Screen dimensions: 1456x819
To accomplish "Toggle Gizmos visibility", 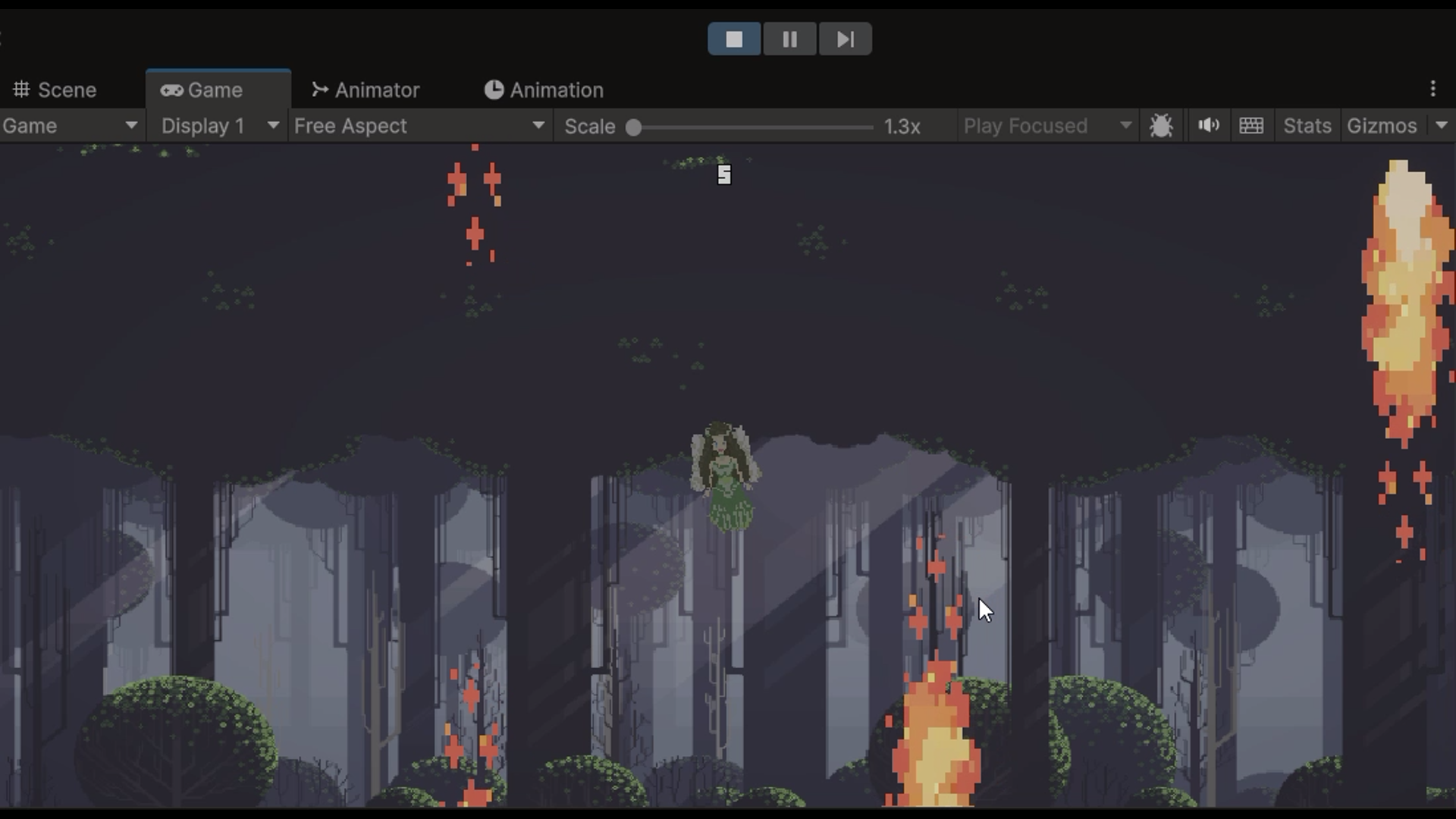I will pos(1380,126).
